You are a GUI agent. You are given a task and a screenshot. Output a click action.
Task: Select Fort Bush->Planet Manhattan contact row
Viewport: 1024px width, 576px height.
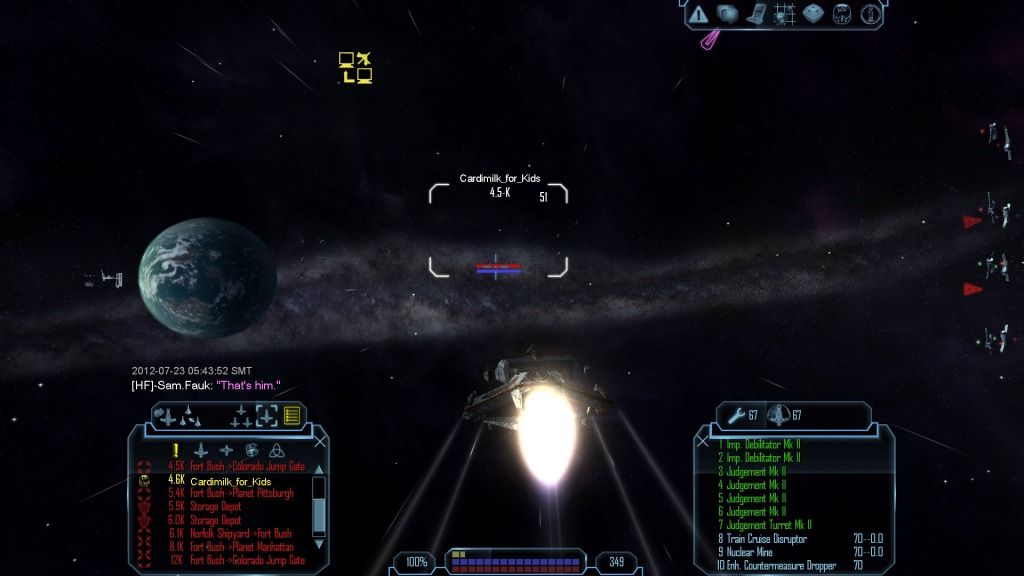[x=243, y=547]
